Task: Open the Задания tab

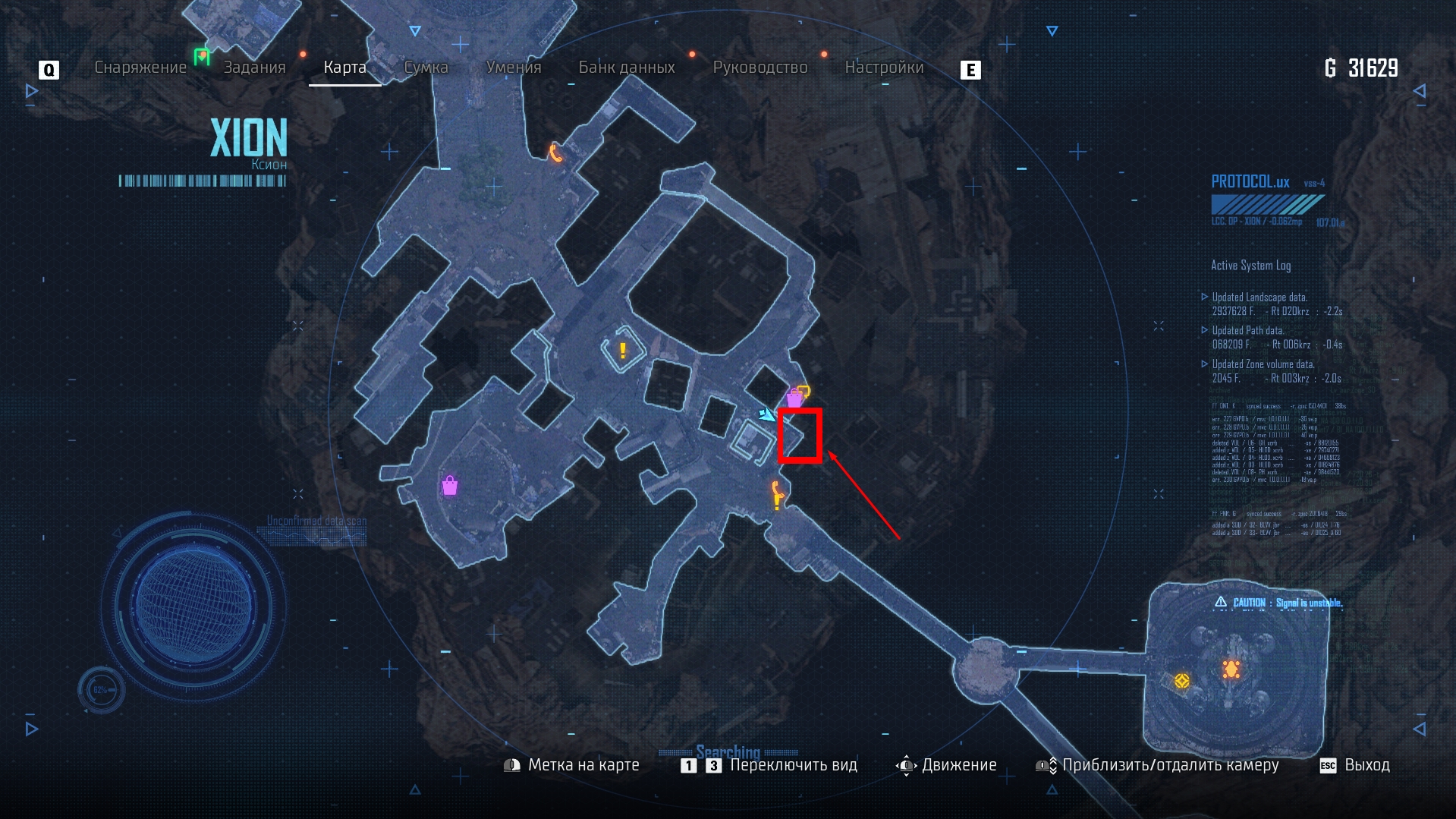Action: coord(254,68)
